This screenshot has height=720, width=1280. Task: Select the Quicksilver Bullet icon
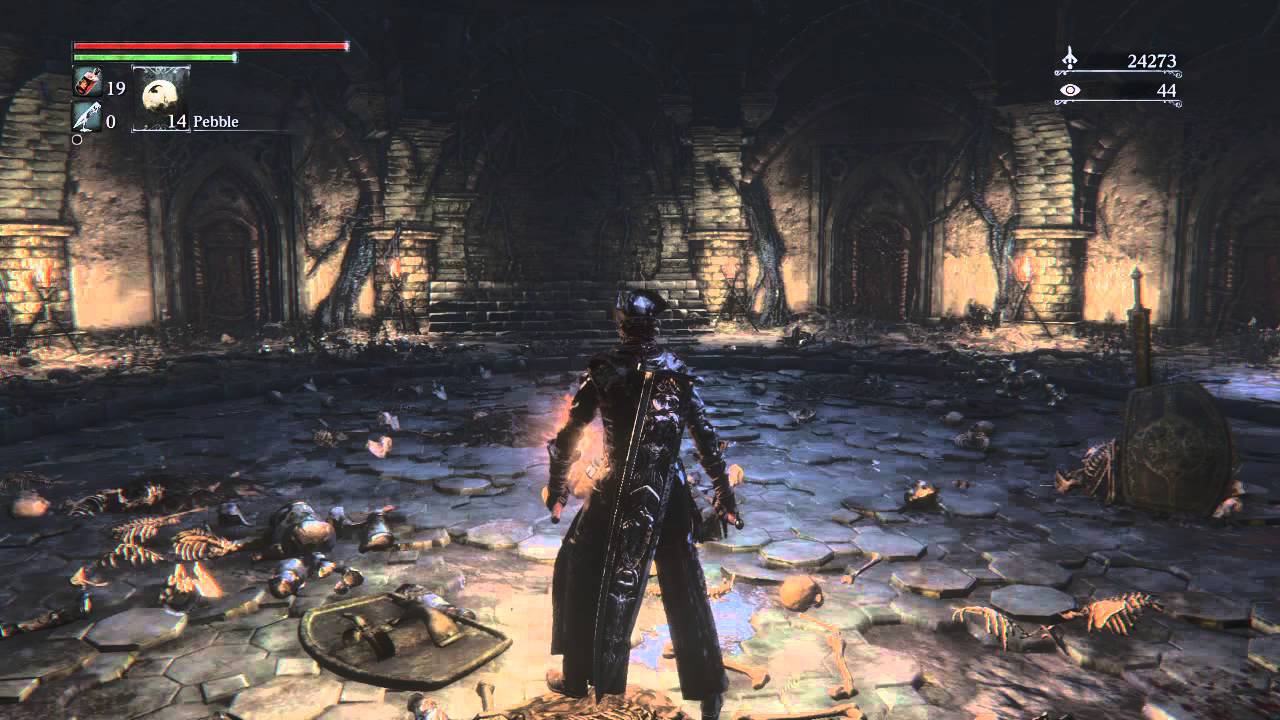point(86,120)
